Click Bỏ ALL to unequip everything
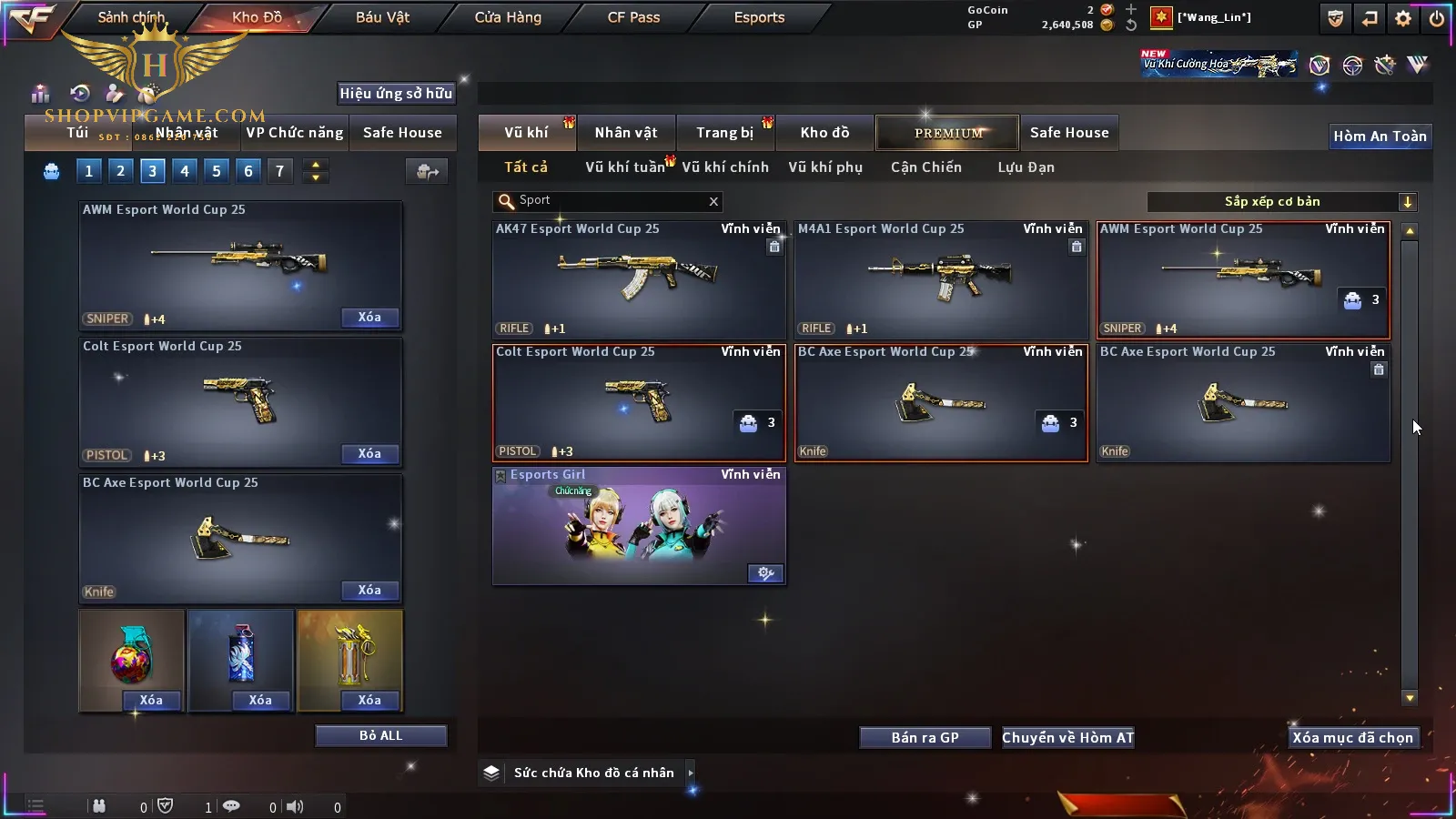The image size is (1456, 819). pyautogui.click(x=380, y=735)
